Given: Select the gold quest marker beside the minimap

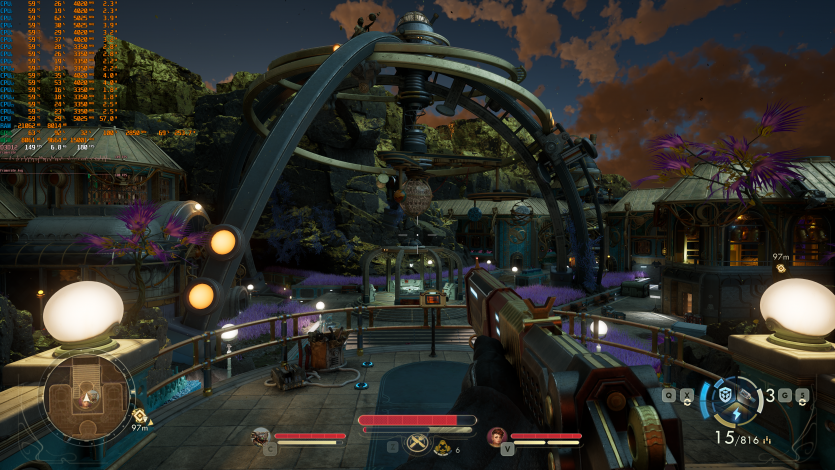Looking at the screenshot, I should 139,416.
